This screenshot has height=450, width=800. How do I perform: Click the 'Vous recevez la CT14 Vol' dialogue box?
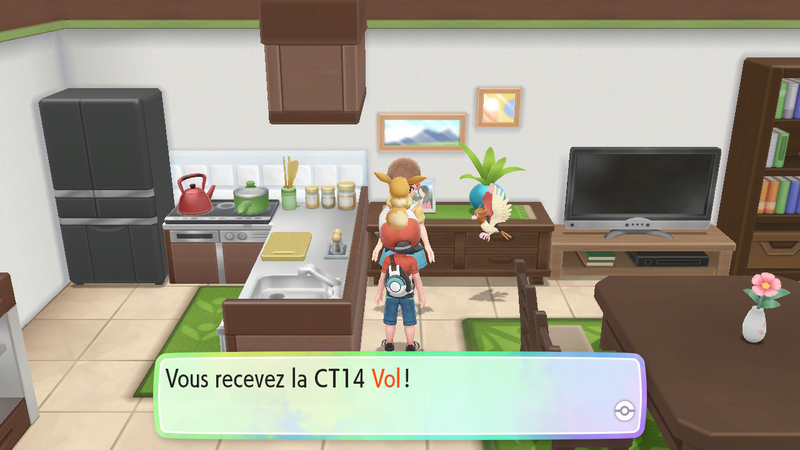click(x=400, y=394)
